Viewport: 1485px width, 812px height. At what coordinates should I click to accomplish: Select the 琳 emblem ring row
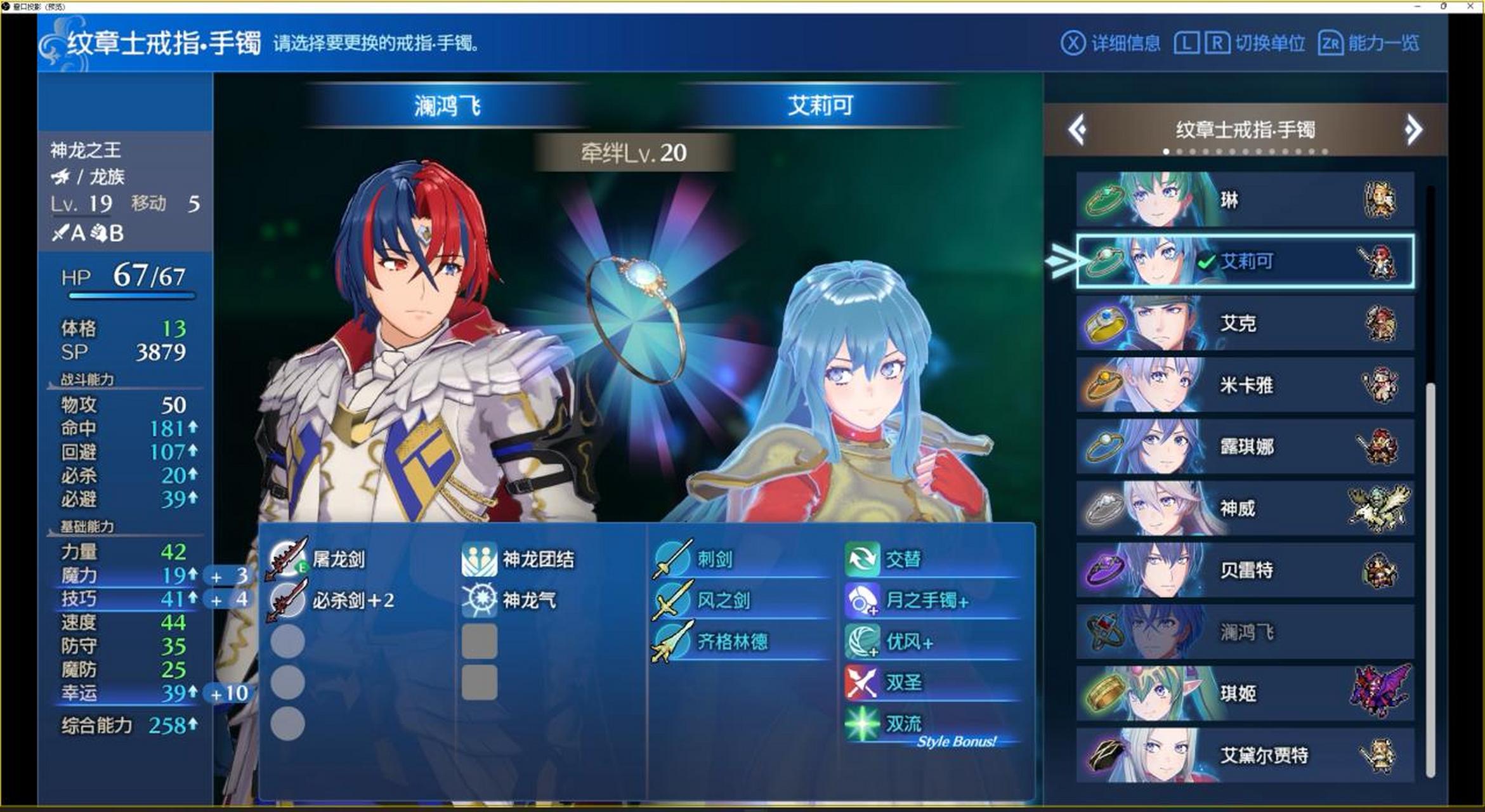1245,200
